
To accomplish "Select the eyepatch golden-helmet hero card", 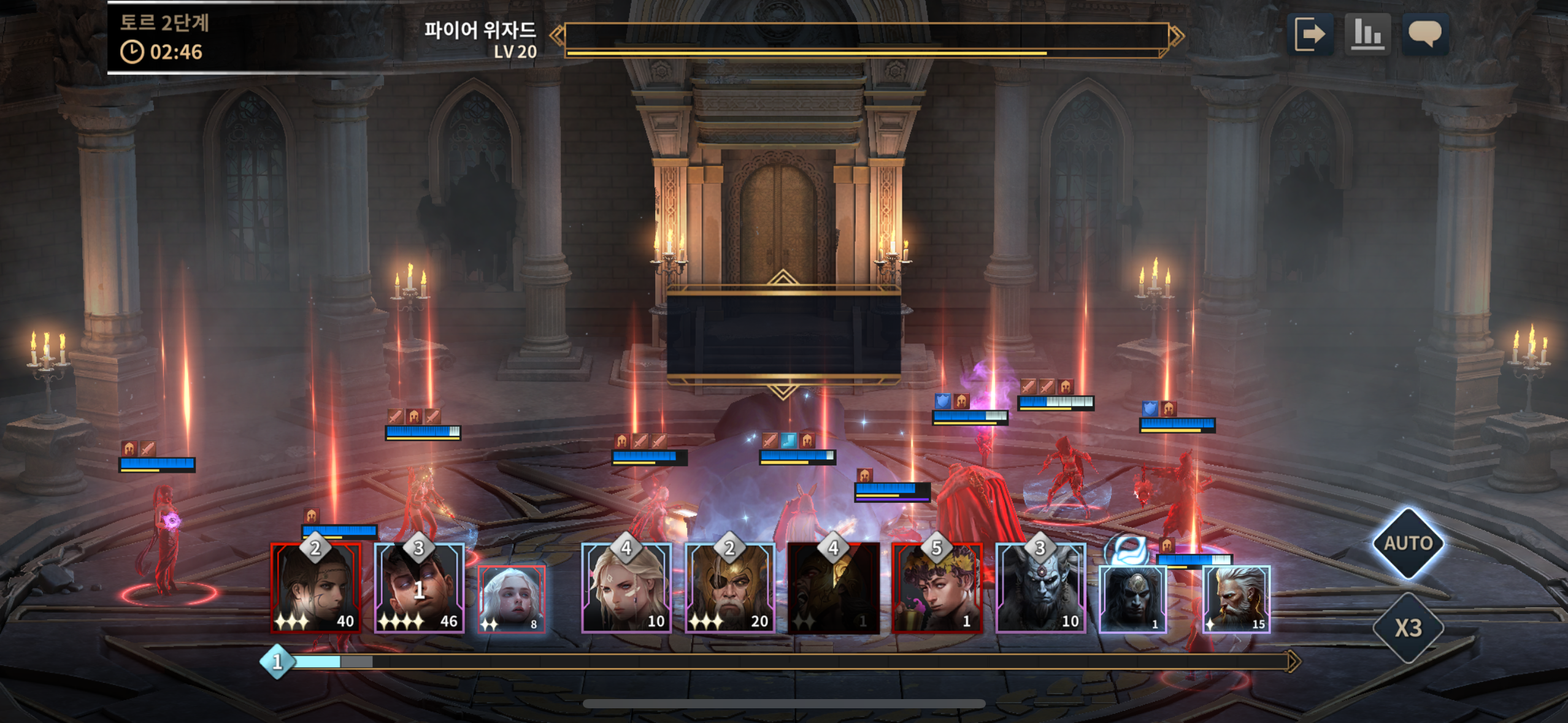I will pyautogui.click(x=730, y=588).
